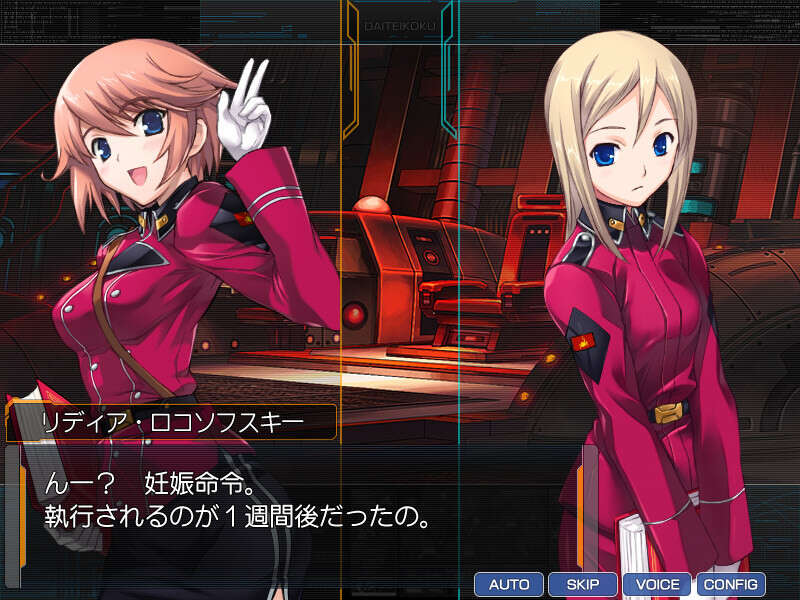Toggle the VOICE button

[657, 584]
